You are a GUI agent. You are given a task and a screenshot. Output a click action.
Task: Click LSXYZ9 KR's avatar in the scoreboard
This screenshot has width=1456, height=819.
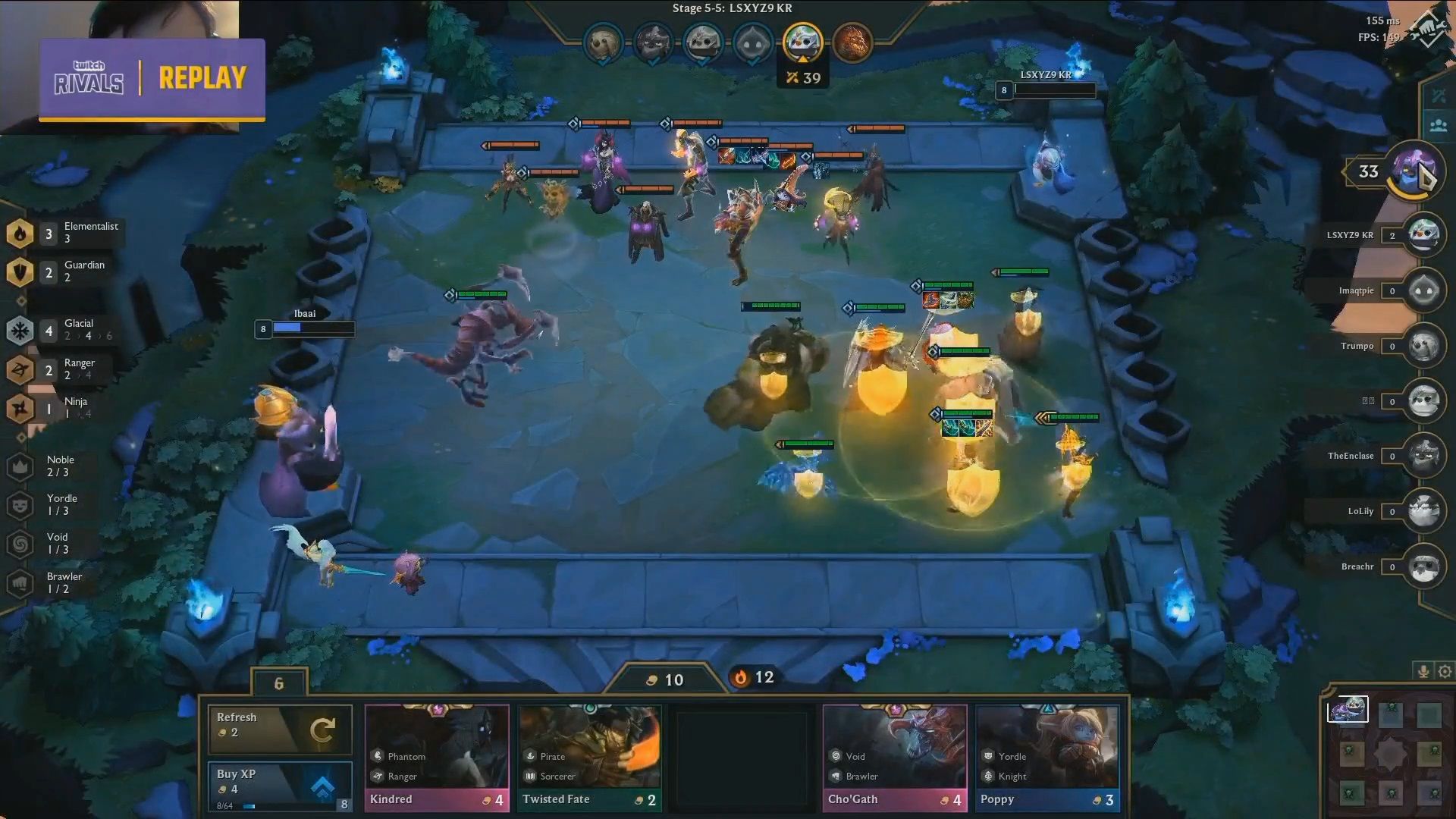(1424, 235)
